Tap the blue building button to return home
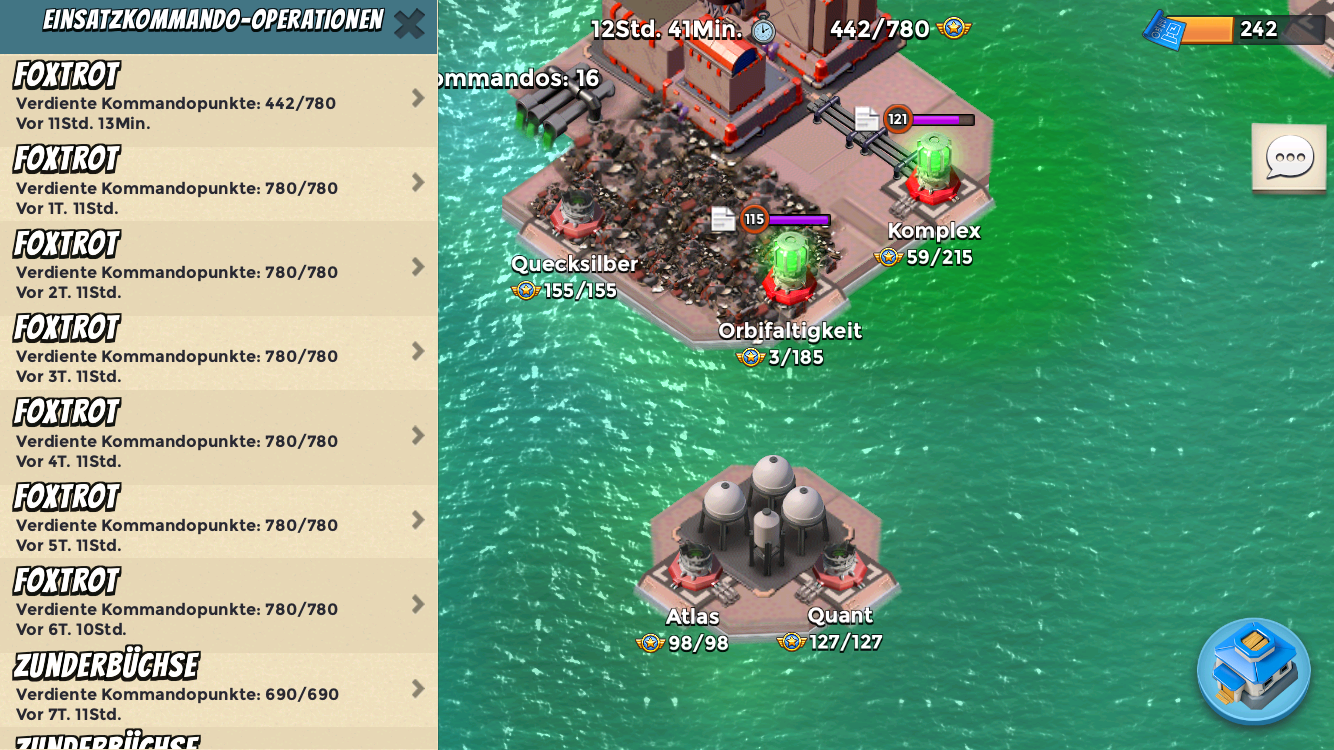 coord(1254,671)
